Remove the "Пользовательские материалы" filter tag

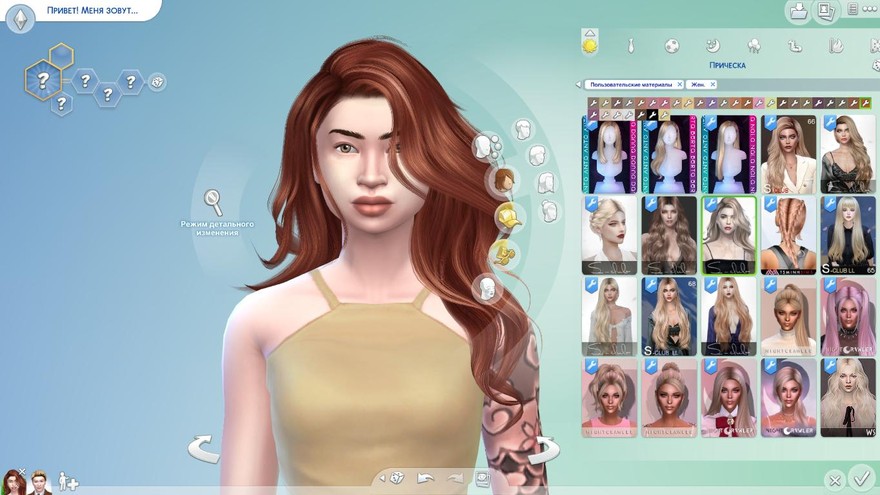click(680, 85)
